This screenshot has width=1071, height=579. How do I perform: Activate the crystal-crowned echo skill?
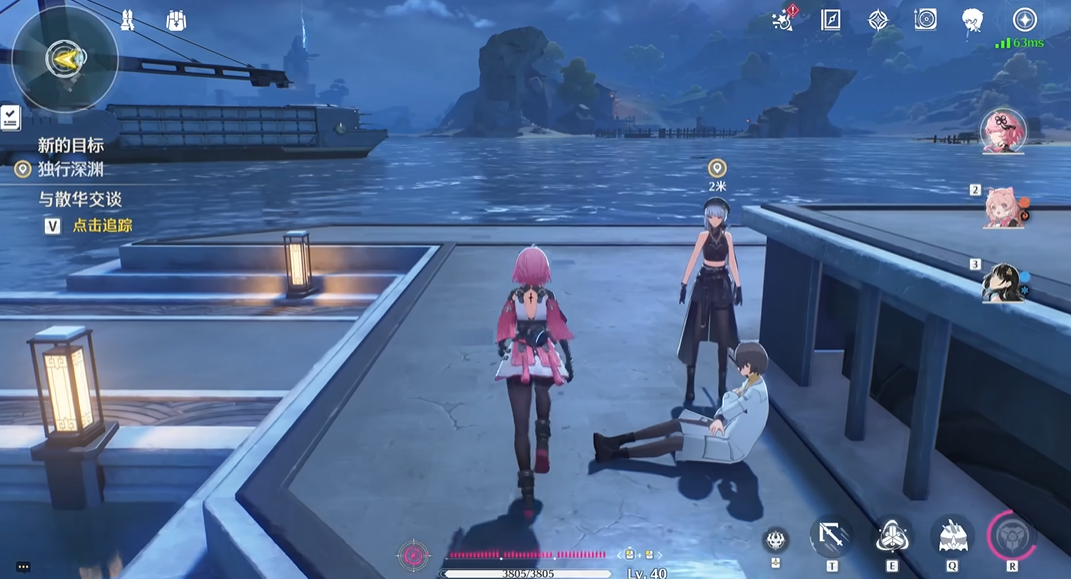(x=952, y=537)
